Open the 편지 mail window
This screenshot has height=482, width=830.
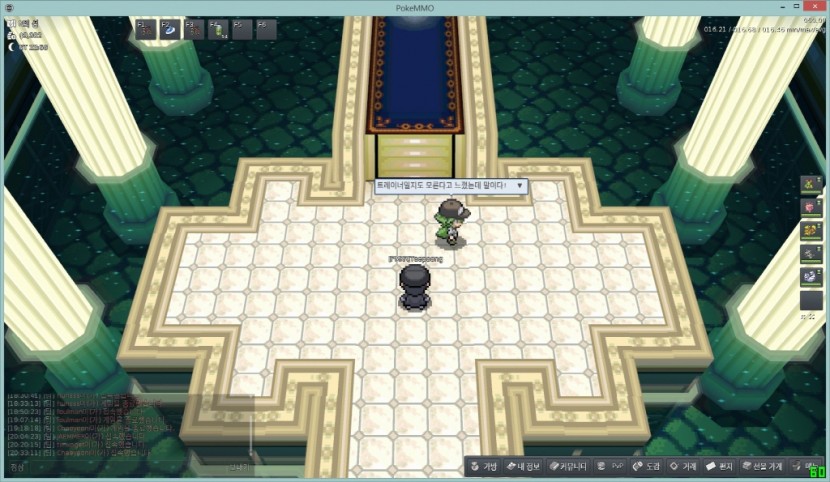[720, 467]
